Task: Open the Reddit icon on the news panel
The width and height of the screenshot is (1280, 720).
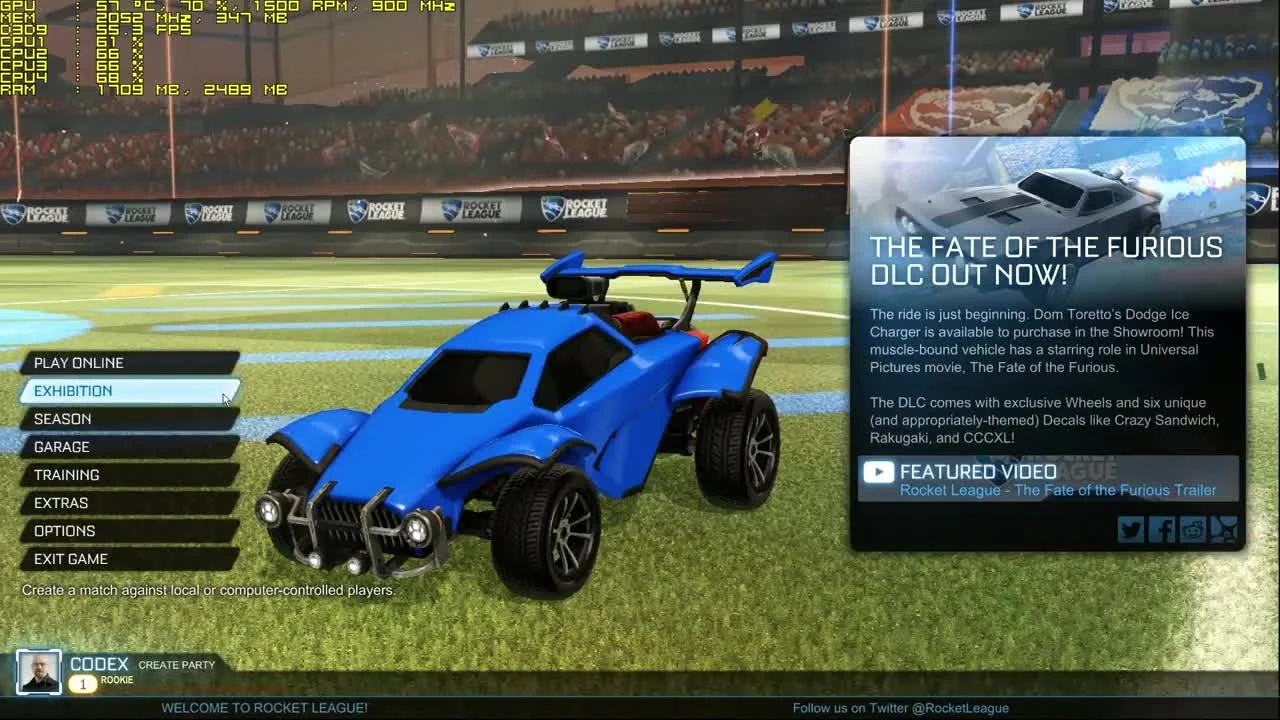Action: (1192, 529)
